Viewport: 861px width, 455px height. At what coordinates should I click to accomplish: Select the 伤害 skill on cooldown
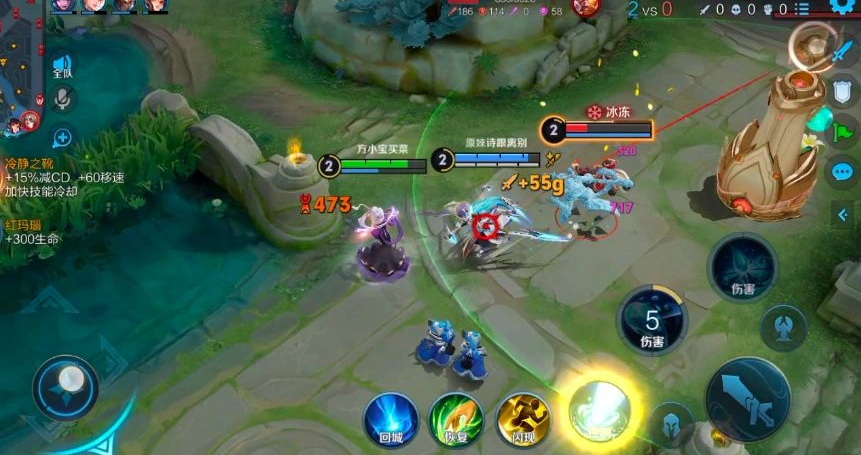click(652, 322)
